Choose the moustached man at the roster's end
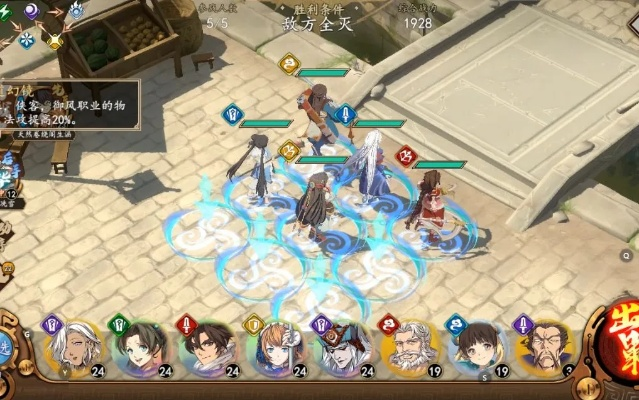Viewport: 639px width, 400px height. point(543,346)
